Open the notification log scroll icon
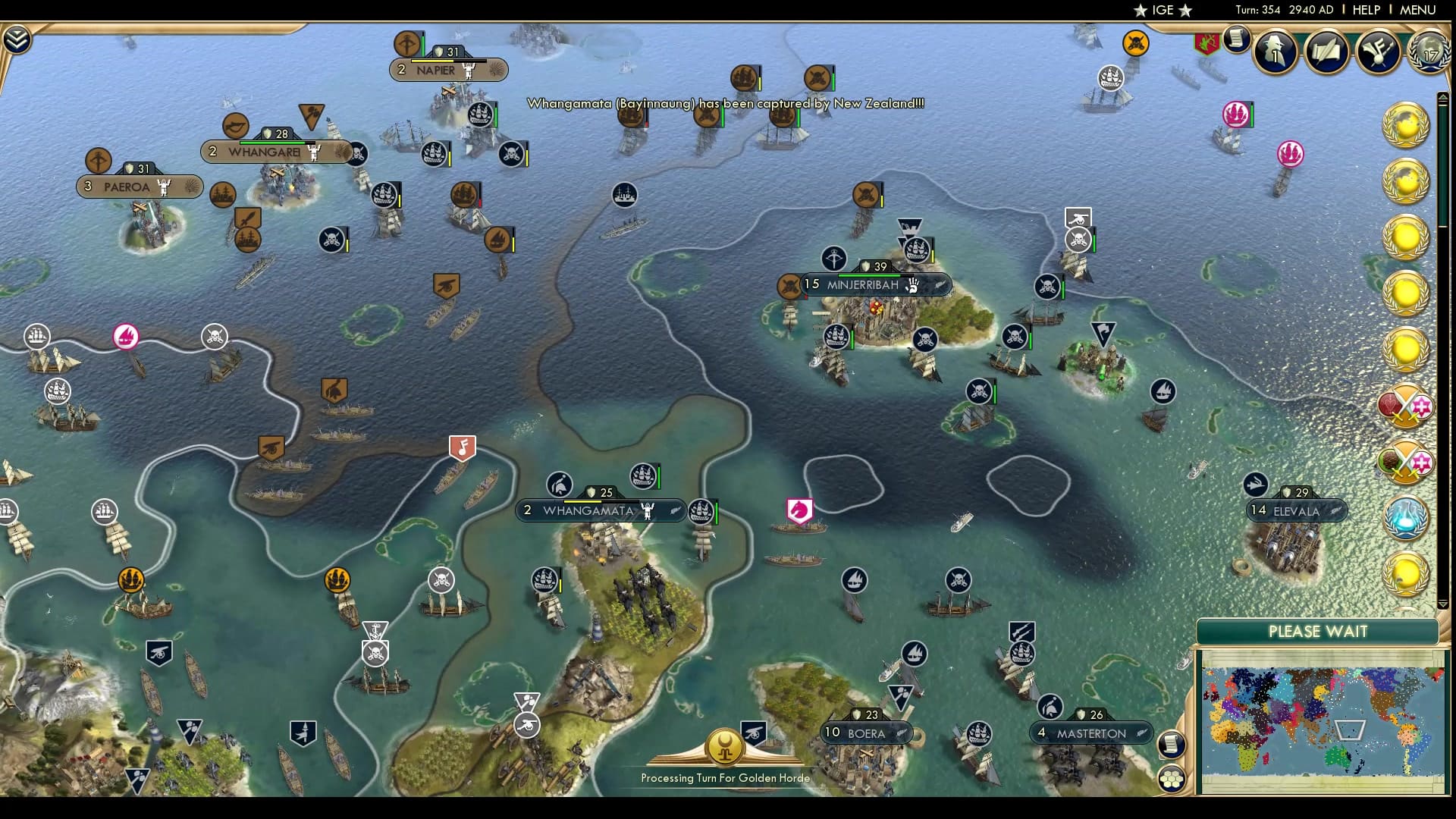1456x819 pixels. pos(1236,39)
